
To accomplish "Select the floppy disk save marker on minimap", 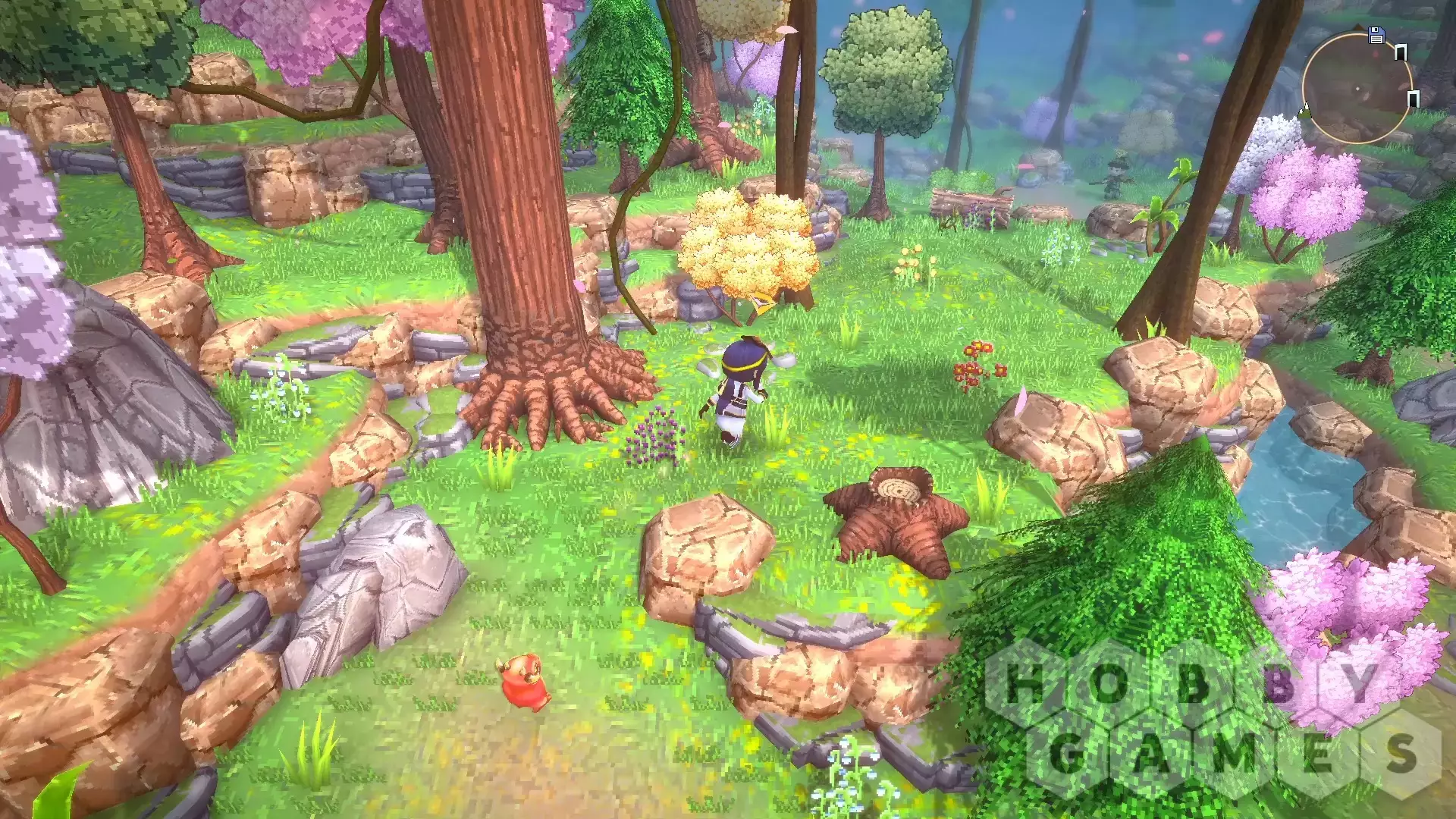I will click(1376, 35).
